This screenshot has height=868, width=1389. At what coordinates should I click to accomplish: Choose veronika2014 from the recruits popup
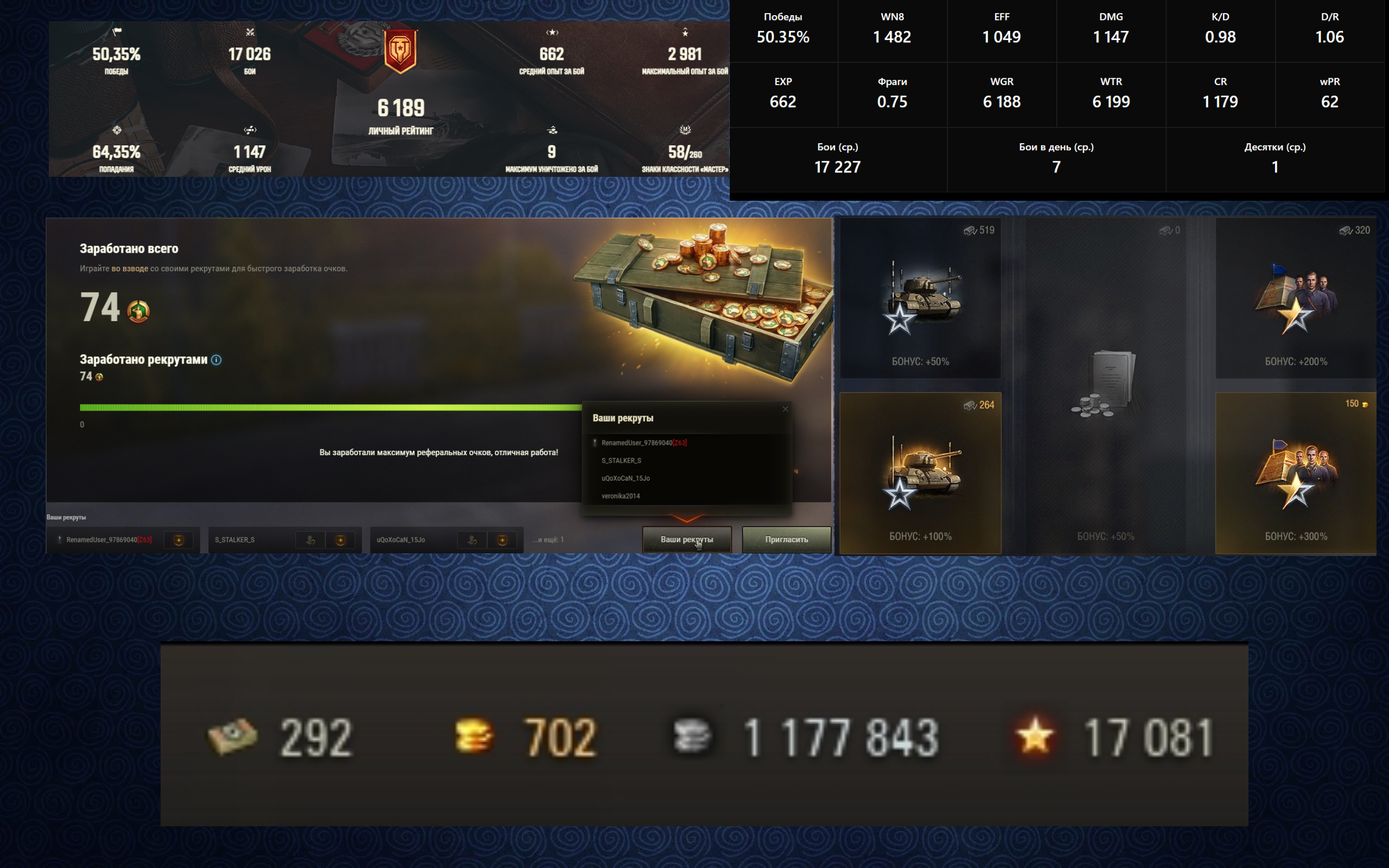[x=620, y=496]
